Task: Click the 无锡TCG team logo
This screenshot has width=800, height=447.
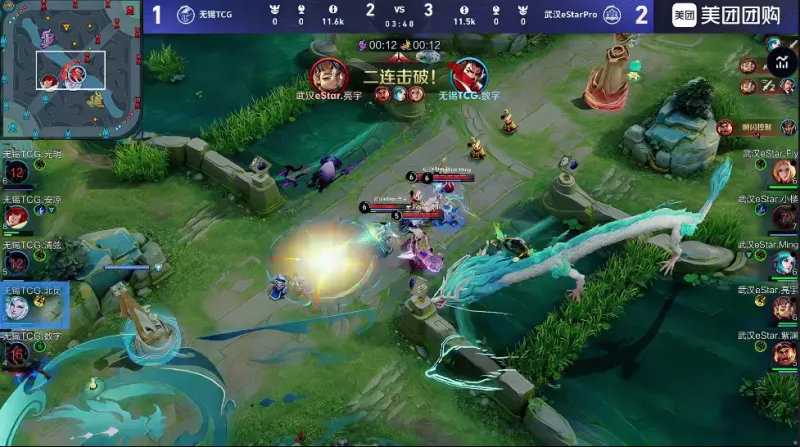Action: (185, 15)
